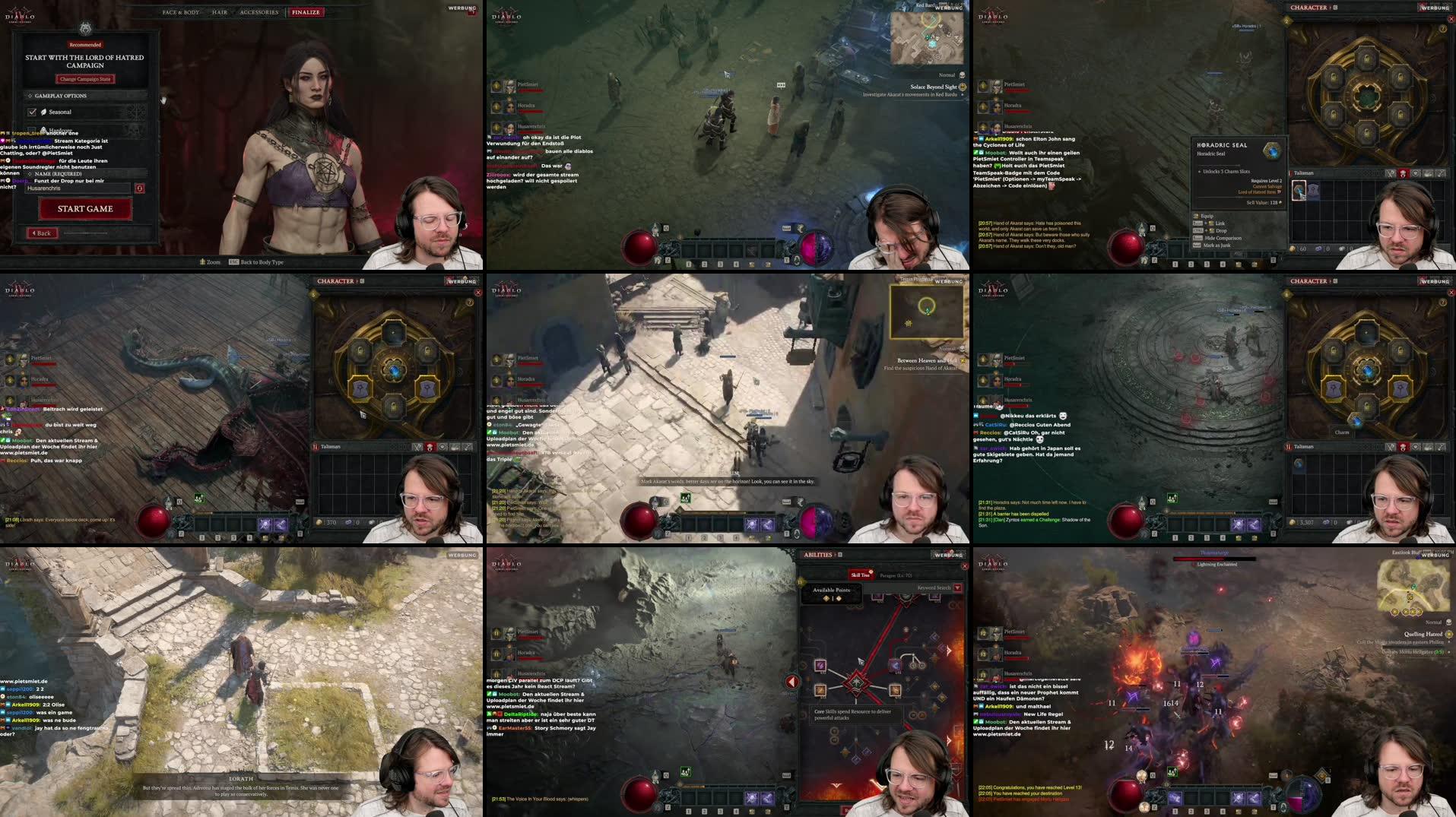Viewport: 1456px width, 817px height.
Task: Click the Change Campaign State button
Action: (85, 79)
